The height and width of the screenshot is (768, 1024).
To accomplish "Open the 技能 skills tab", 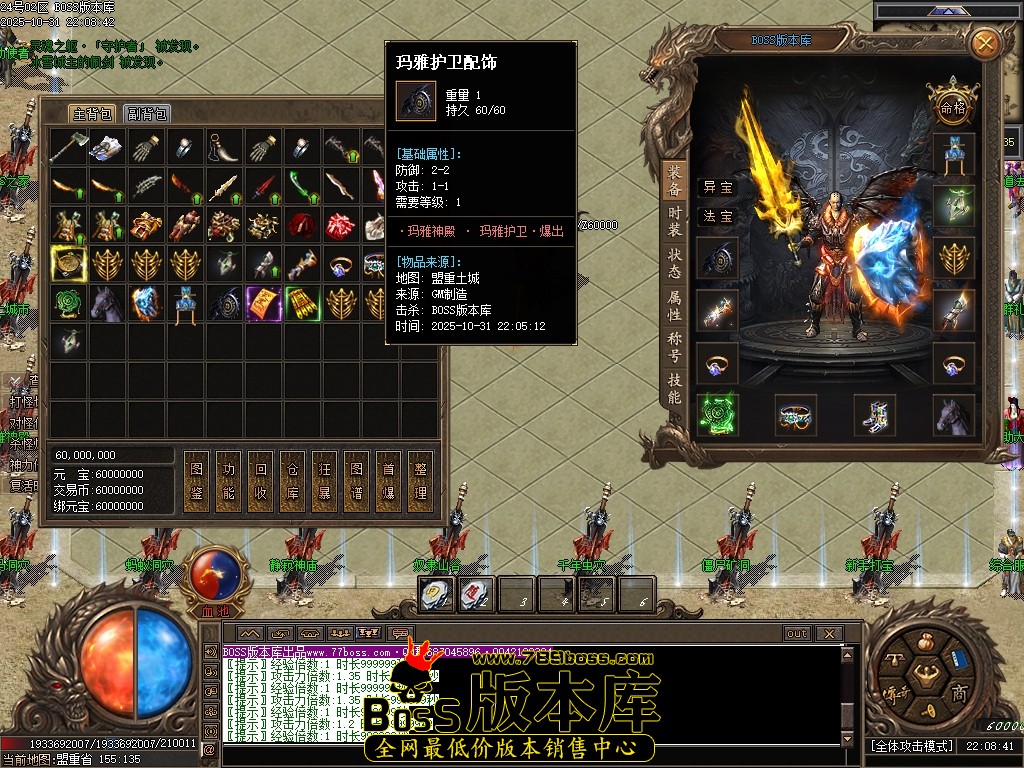I will 675,389.
